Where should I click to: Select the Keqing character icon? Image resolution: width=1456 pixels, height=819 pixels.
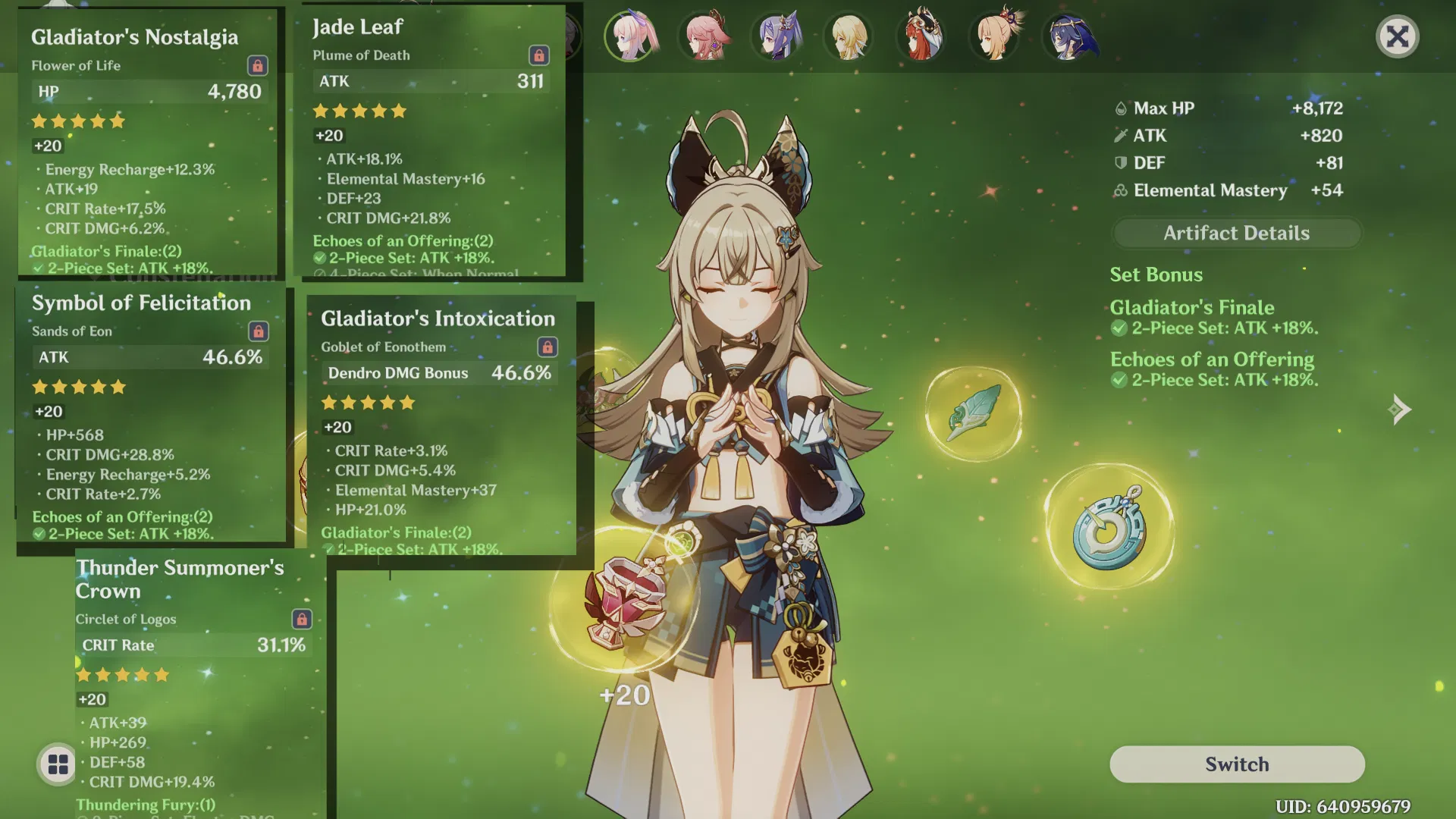tap(777, 36)
